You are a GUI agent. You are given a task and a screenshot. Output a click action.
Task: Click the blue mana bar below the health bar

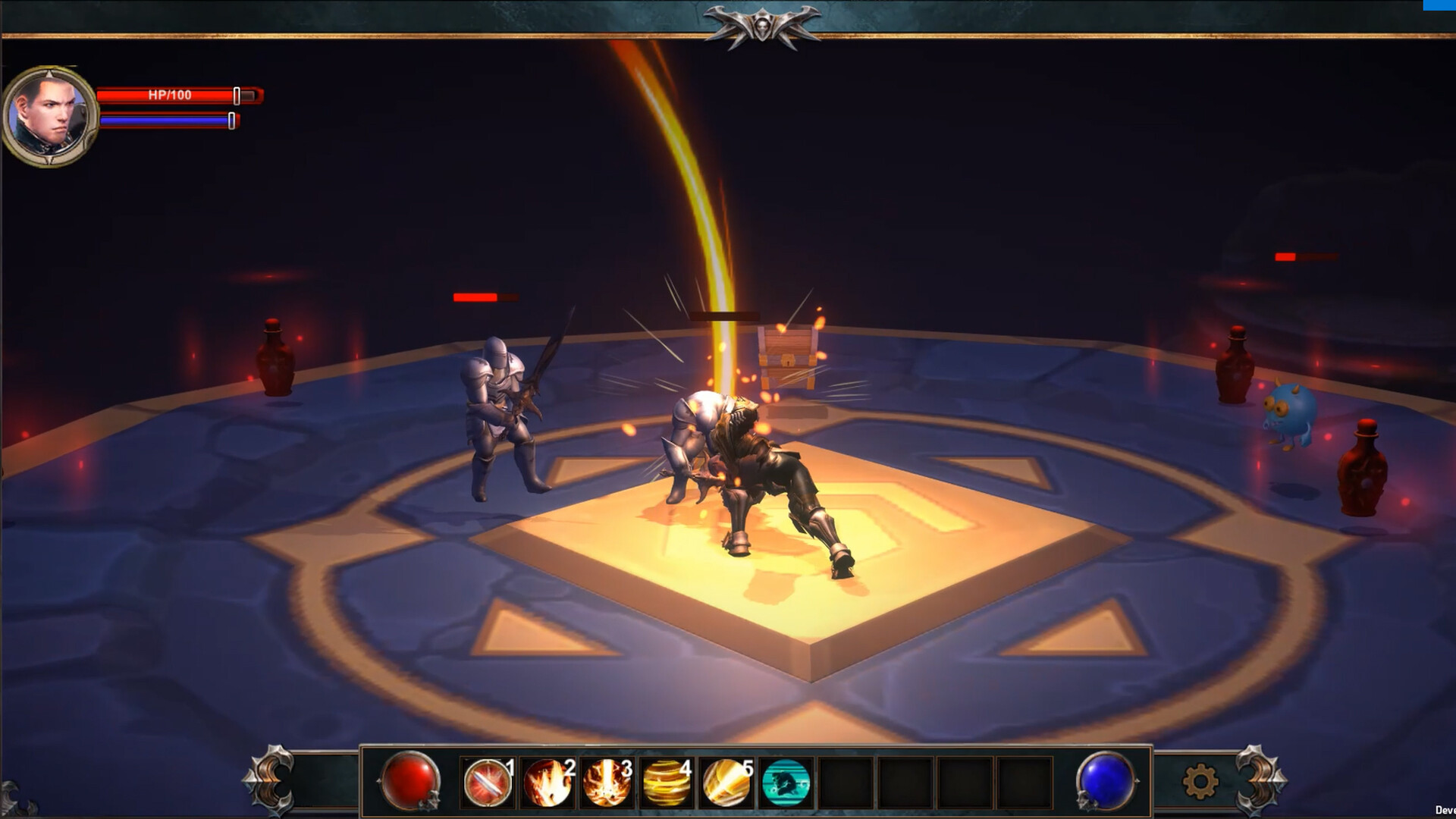[163, 121]
